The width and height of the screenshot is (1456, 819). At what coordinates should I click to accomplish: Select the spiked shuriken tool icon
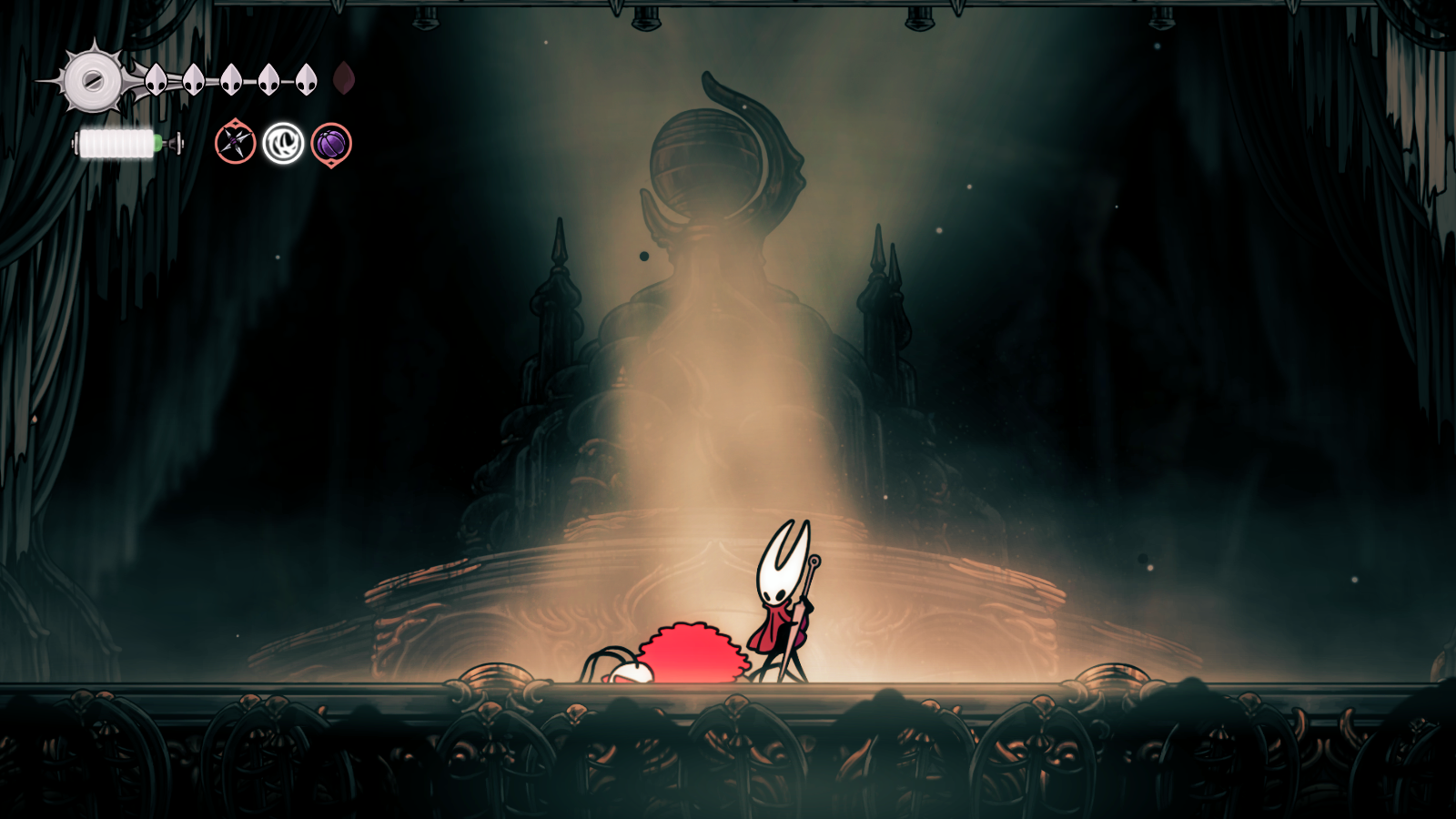pos(235,143)
